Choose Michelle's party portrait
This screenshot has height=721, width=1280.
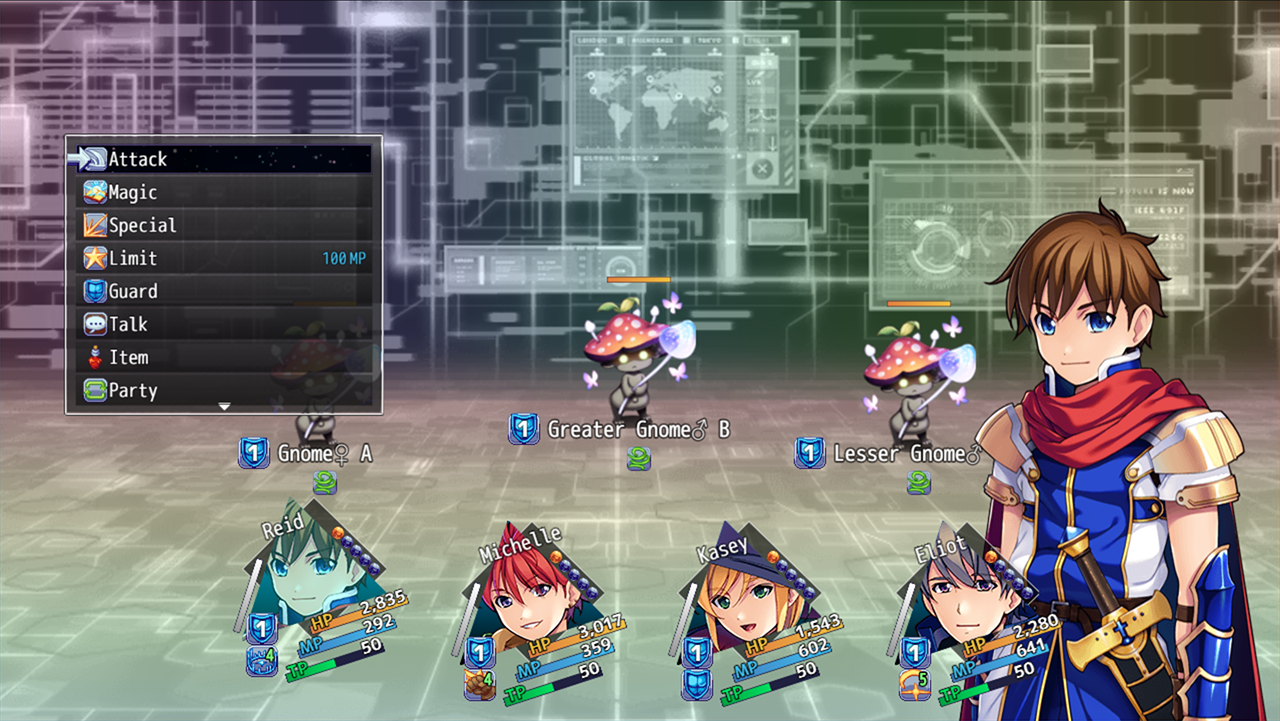[525, 592]
